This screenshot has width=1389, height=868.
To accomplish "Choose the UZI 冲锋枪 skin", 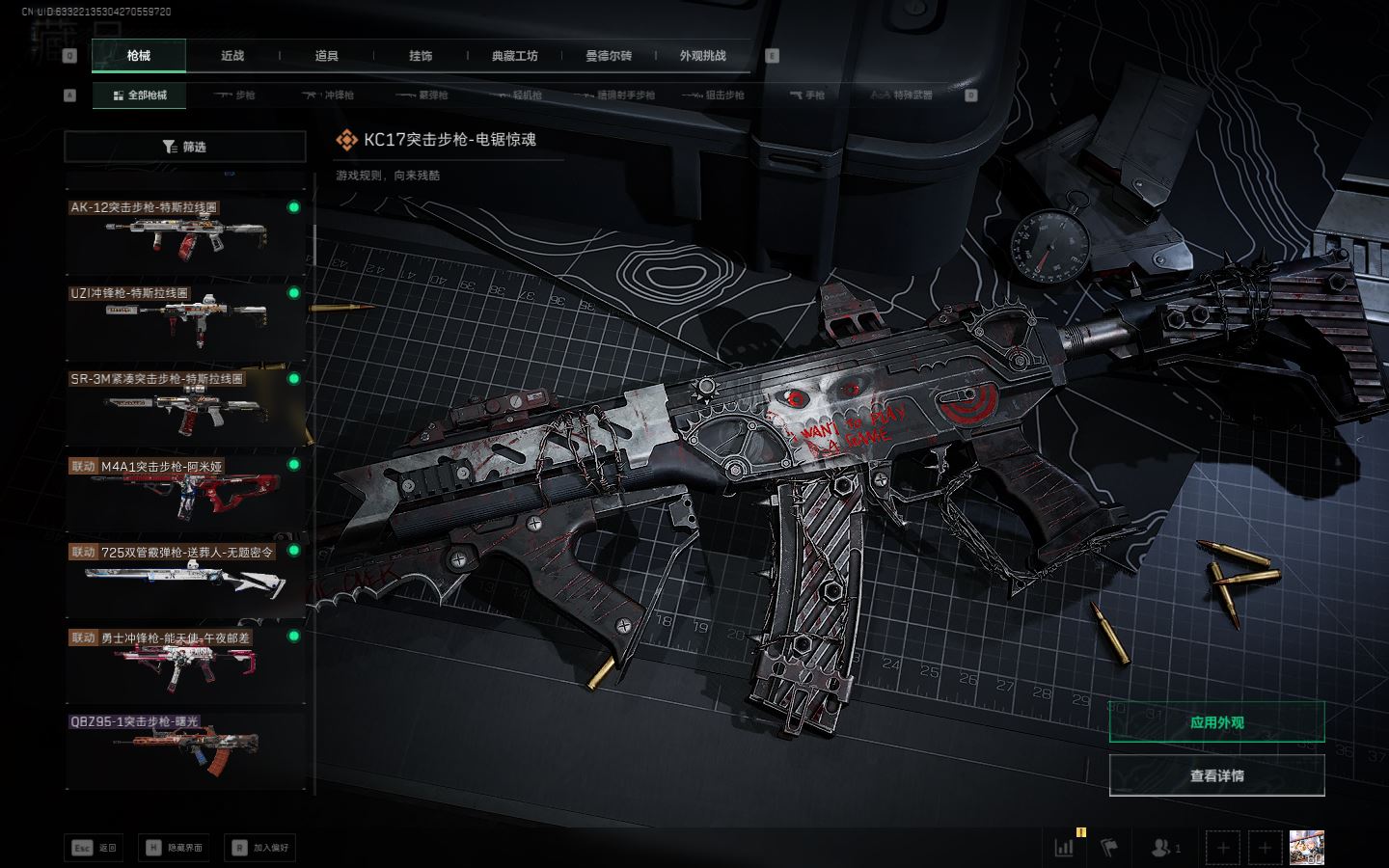I will click(x=184, y=321).
